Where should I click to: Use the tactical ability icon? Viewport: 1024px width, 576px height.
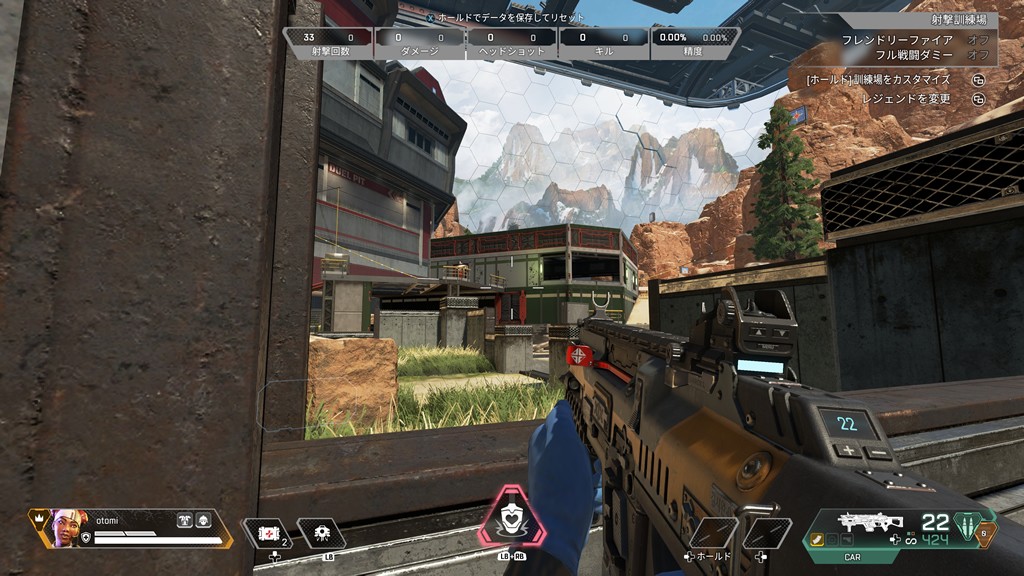click(323, 533)
